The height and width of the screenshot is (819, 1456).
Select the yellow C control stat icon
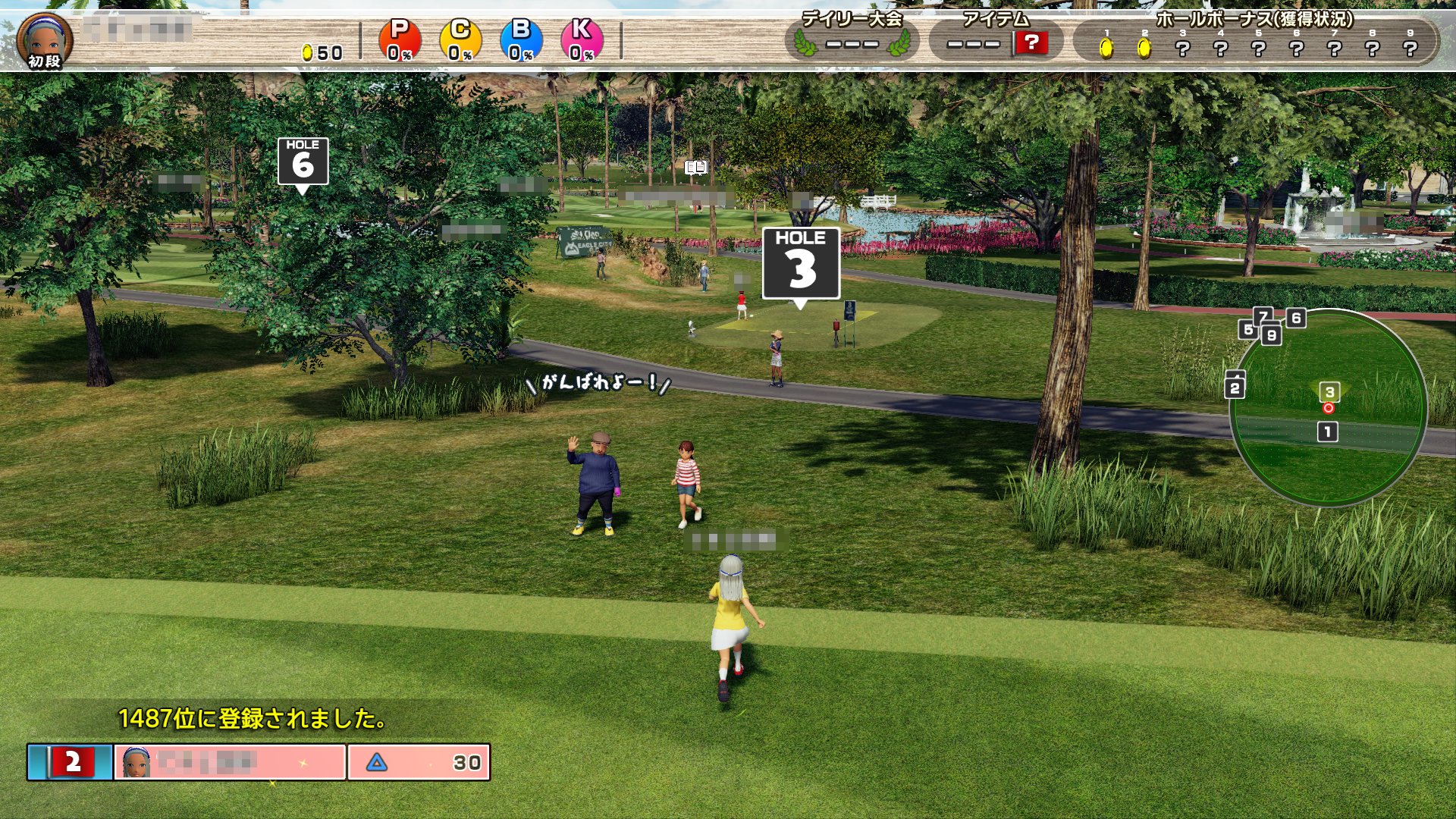(x=460, y=39)
